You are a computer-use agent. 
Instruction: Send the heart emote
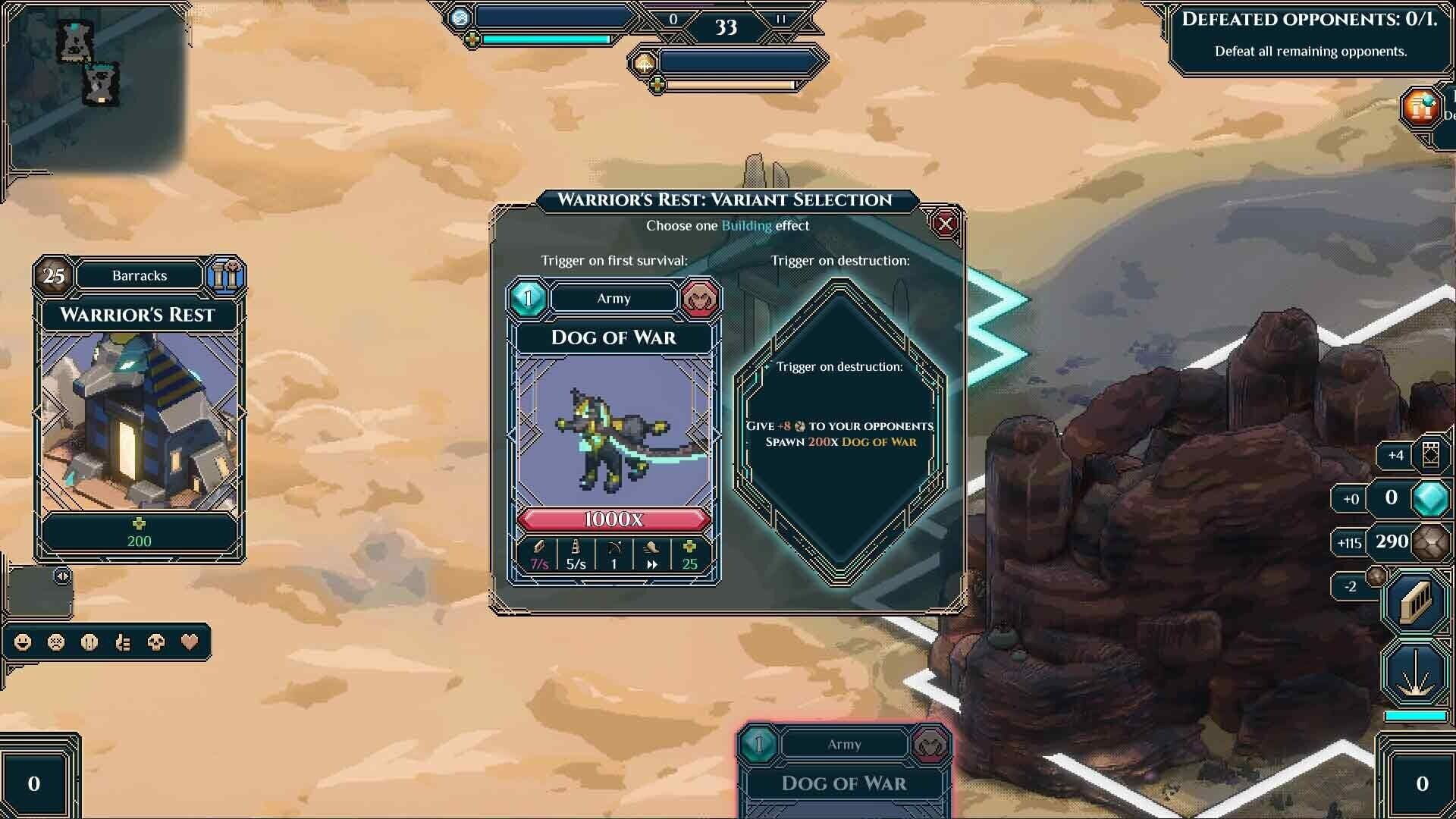[x=190, y=643]
